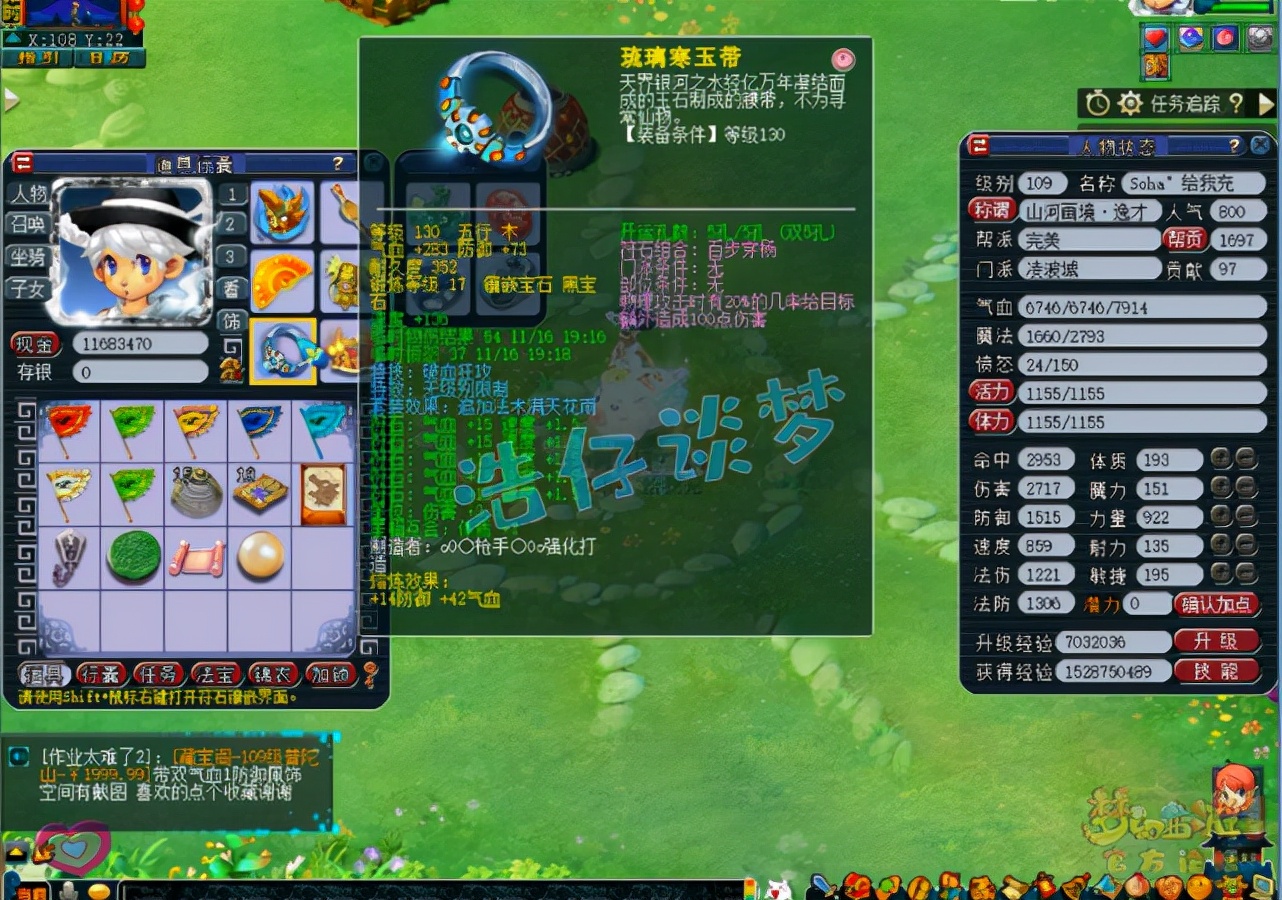Click the green jade disc in inventory
Viewport: 1282px width, 900px height.
click(131, 554)
